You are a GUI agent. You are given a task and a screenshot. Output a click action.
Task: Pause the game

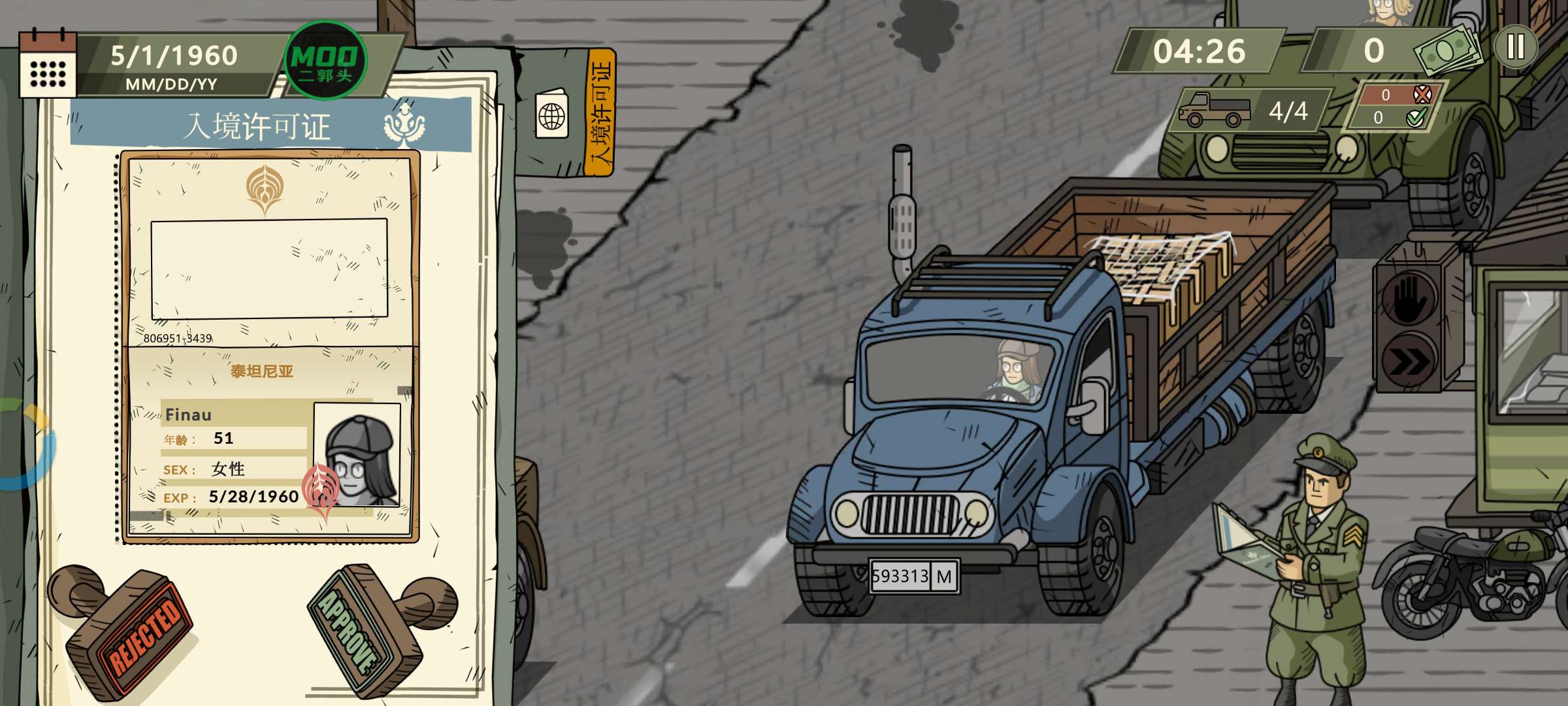1515,47
